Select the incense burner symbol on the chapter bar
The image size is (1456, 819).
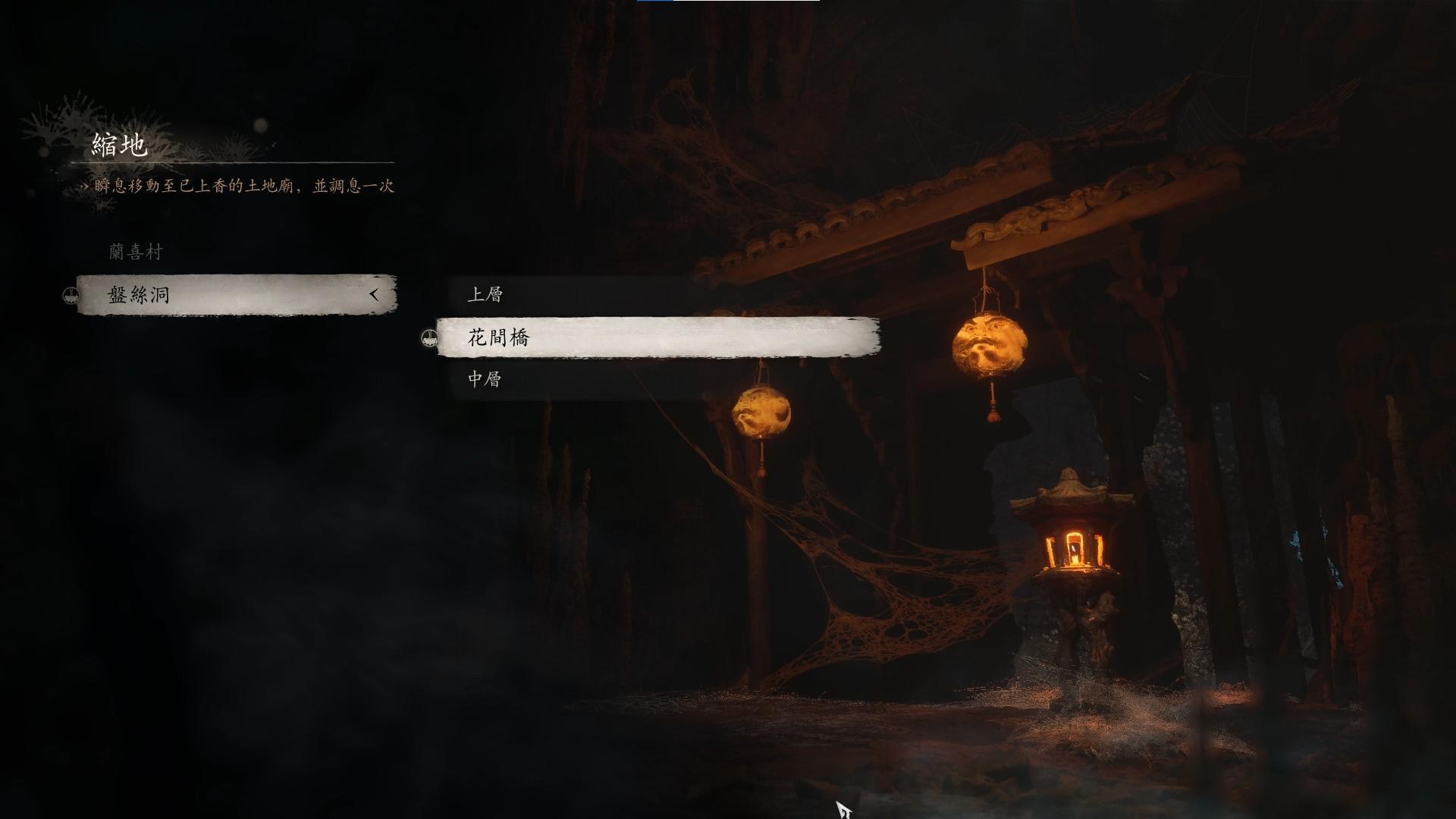71,296
